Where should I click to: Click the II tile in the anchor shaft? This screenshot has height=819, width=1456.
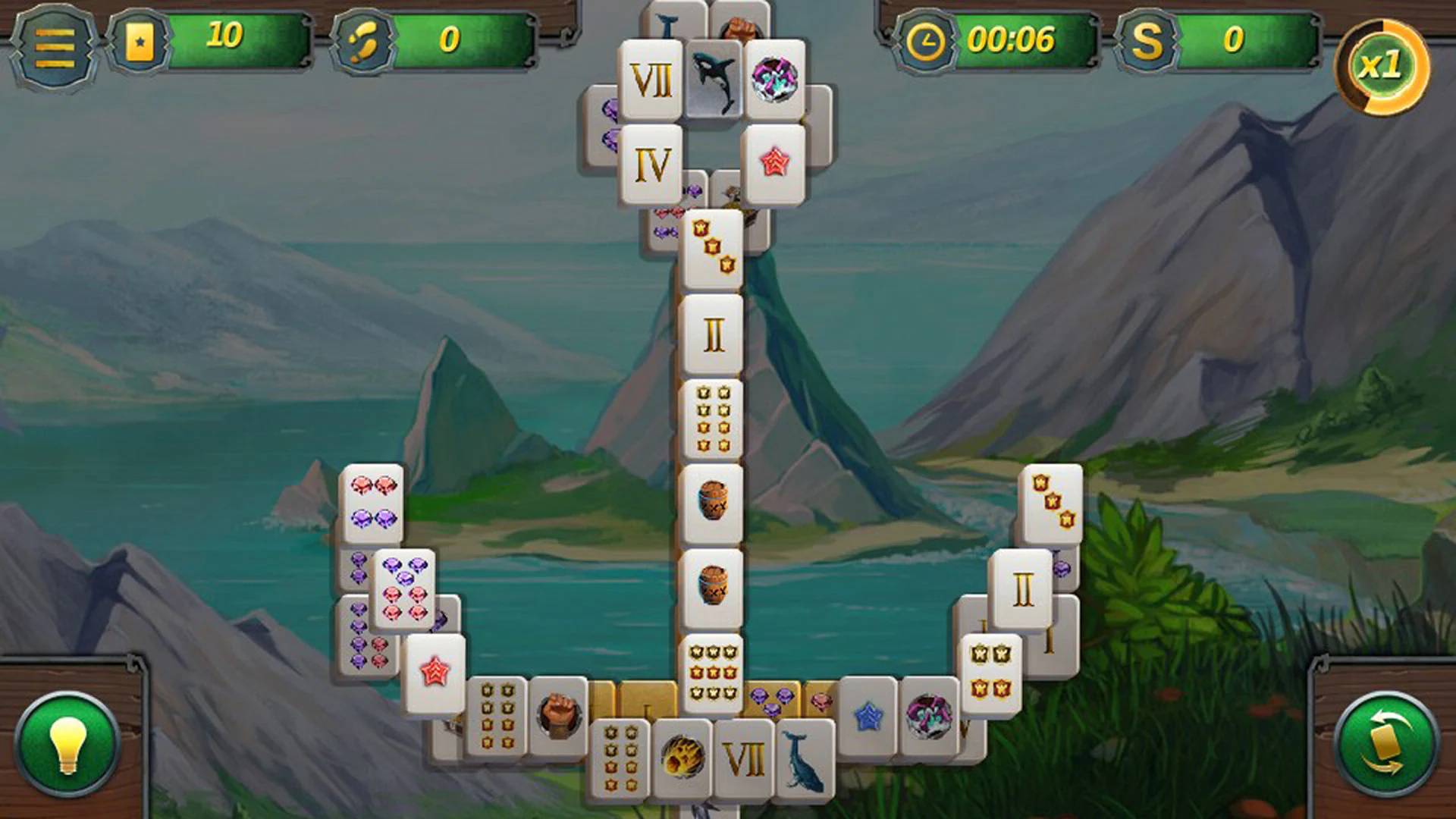click(x=714, y=334)
